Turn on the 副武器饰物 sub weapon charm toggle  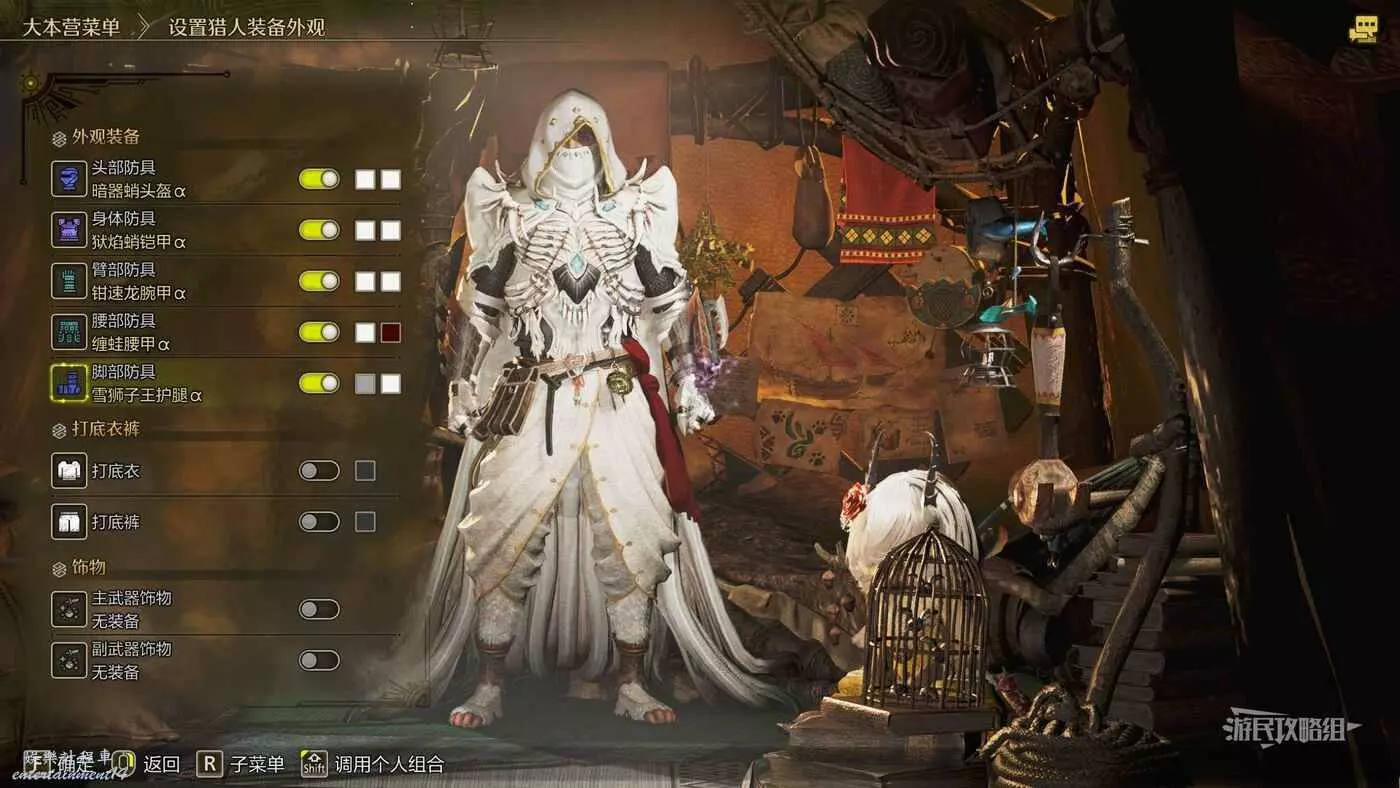319,660
